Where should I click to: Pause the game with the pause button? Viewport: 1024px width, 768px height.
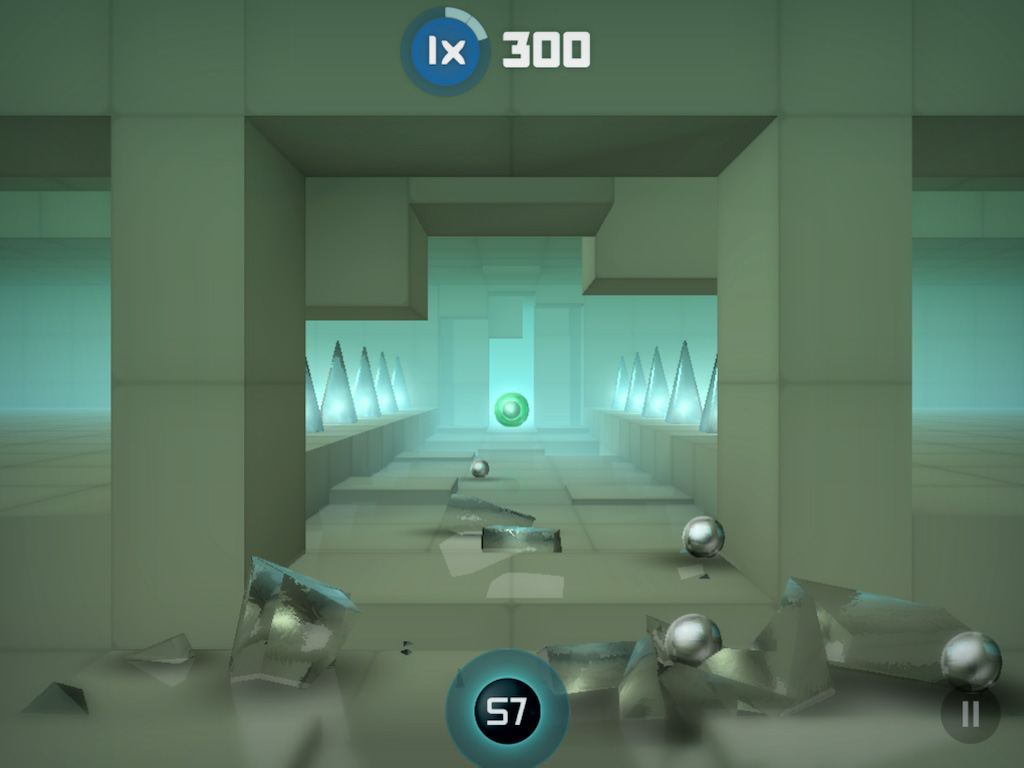(x=969, y=714)
